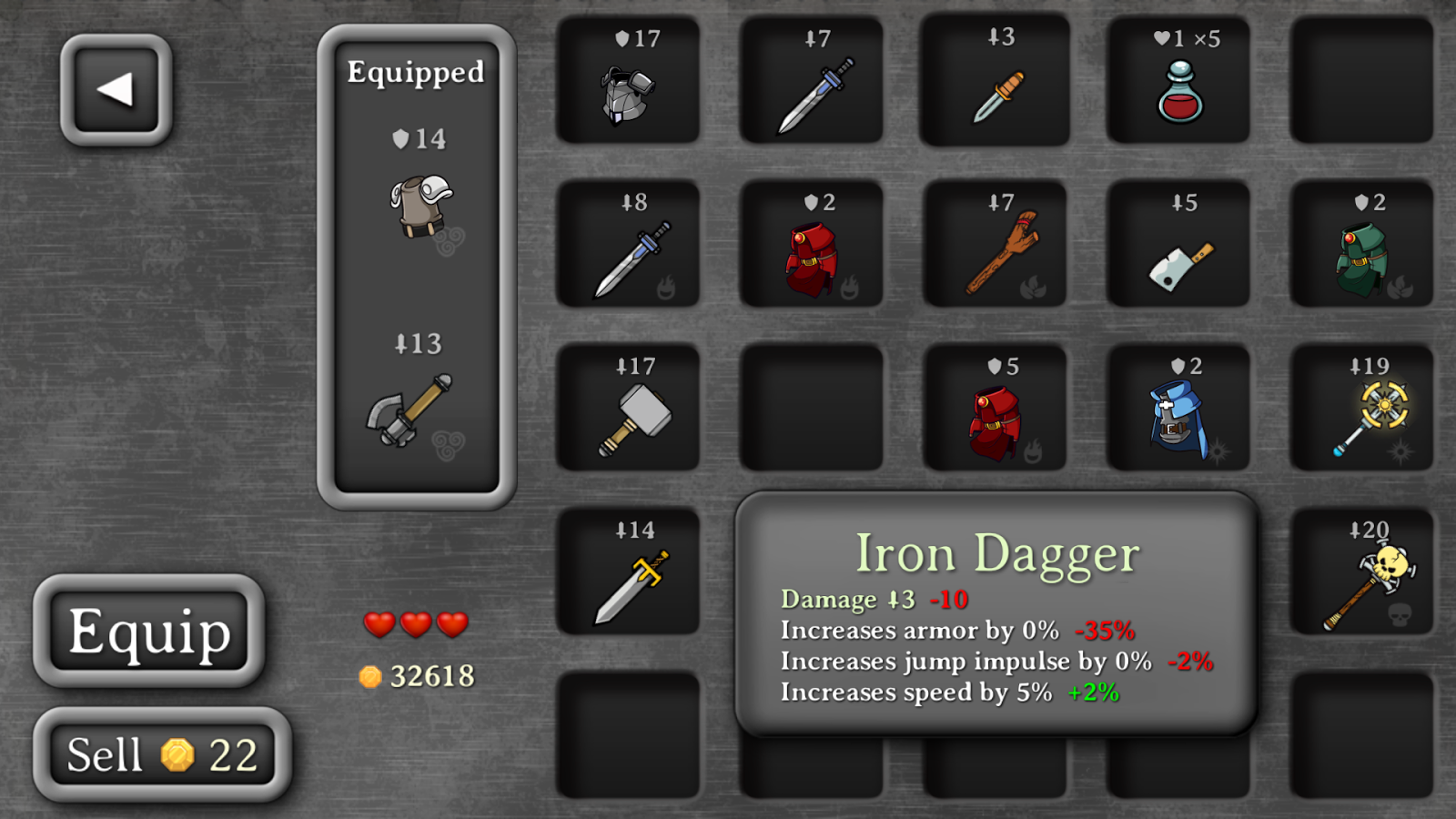Go back using the arrow button
Screen dimensions: 1456x819
[x=116, y=90]
